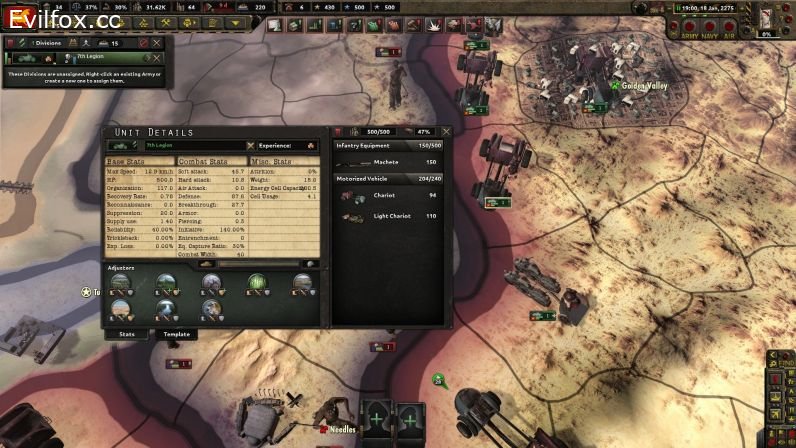Screen dimensions: 796x448
Task: Open the Navy alerts button
Action: coord(709,27)
